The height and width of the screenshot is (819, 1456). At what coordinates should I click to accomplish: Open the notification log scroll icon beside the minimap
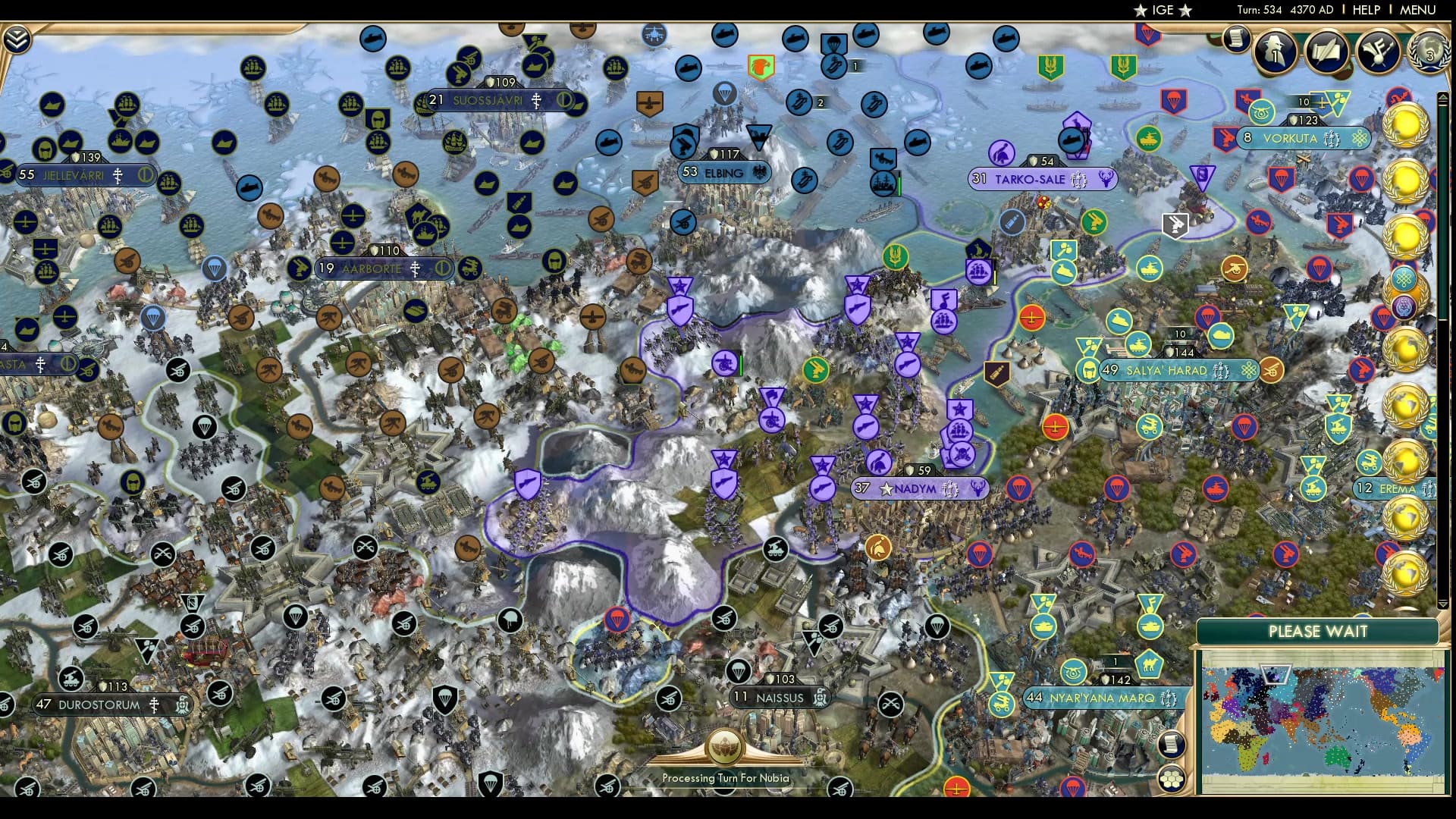tap(1171, 745)
